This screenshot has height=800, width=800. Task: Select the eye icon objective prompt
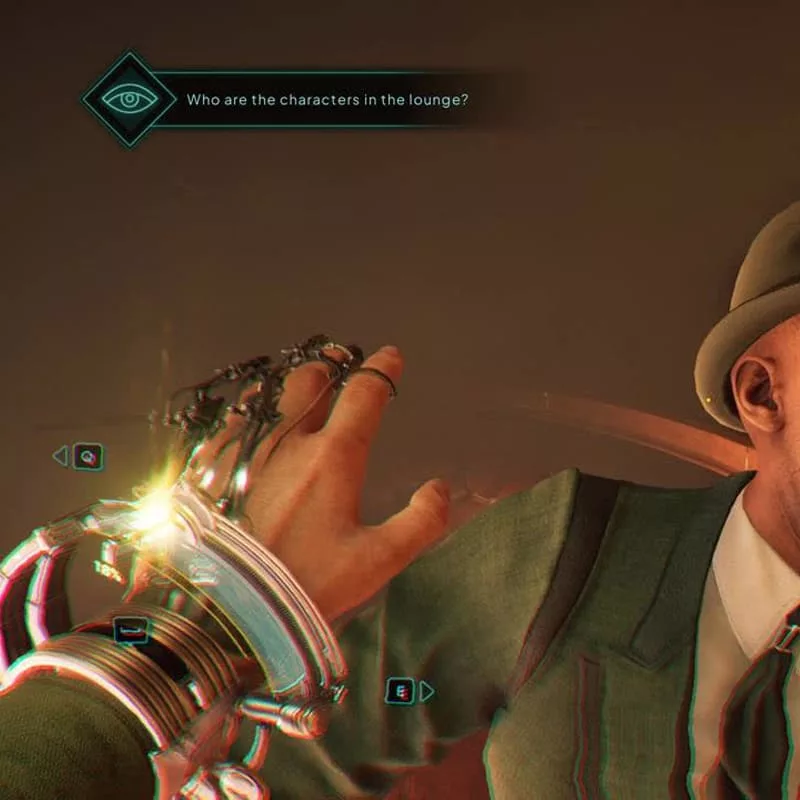(130, 99)
